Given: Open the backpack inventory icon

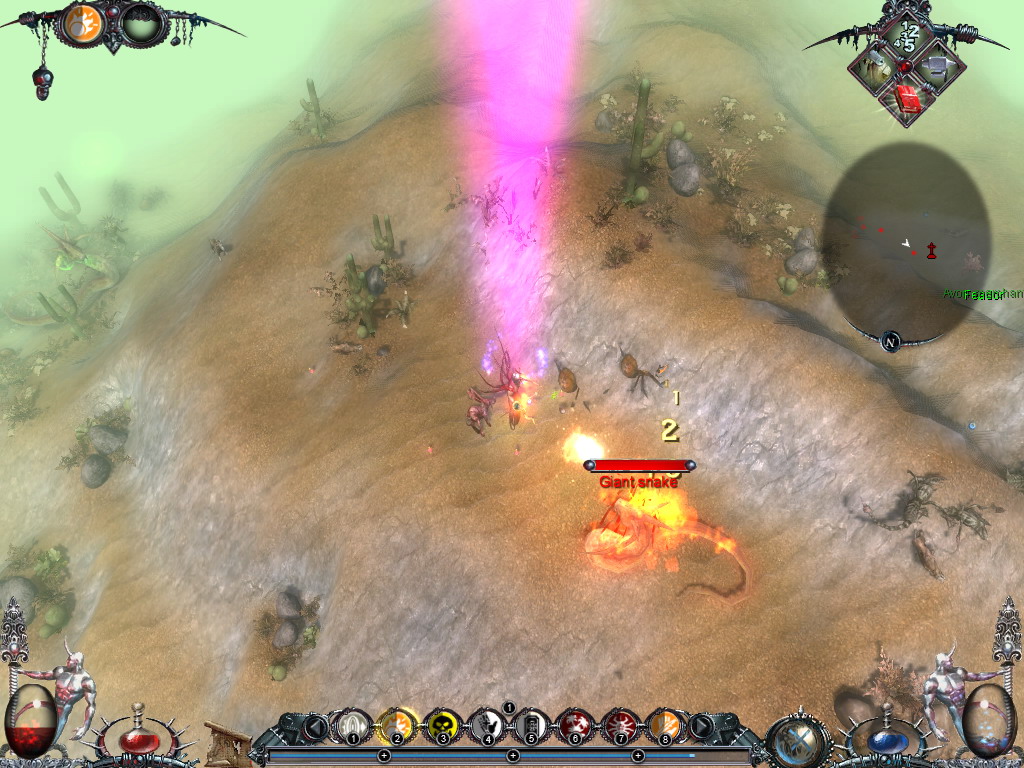Looking at the screenshot, I should pyautogui.click(x=875, y=68).
